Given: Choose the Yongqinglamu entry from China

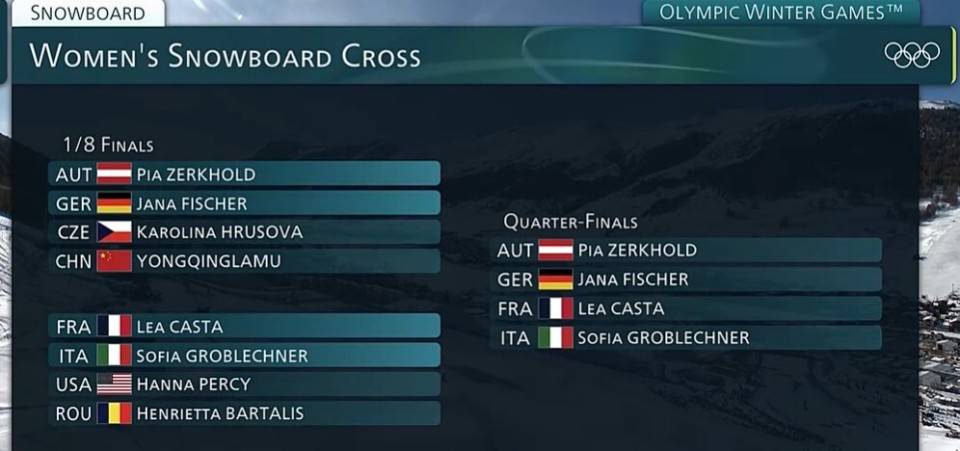Looking at the screenshot, I should tap(244, 261).
